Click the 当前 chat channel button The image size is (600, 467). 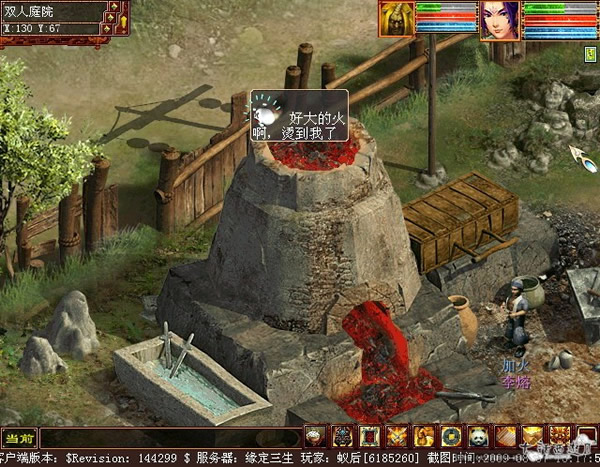tap(19, 437)
